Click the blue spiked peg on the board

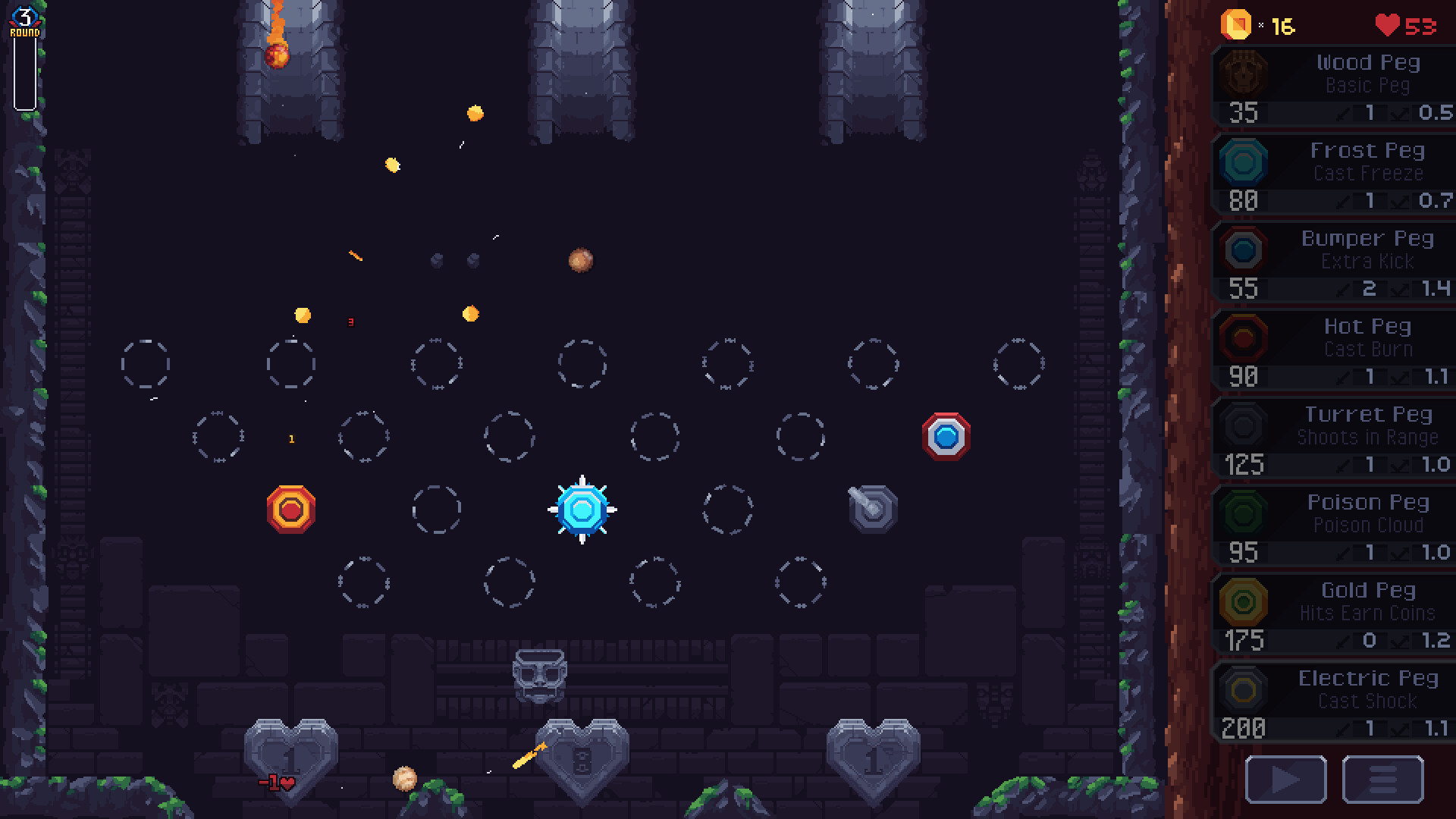582,510
